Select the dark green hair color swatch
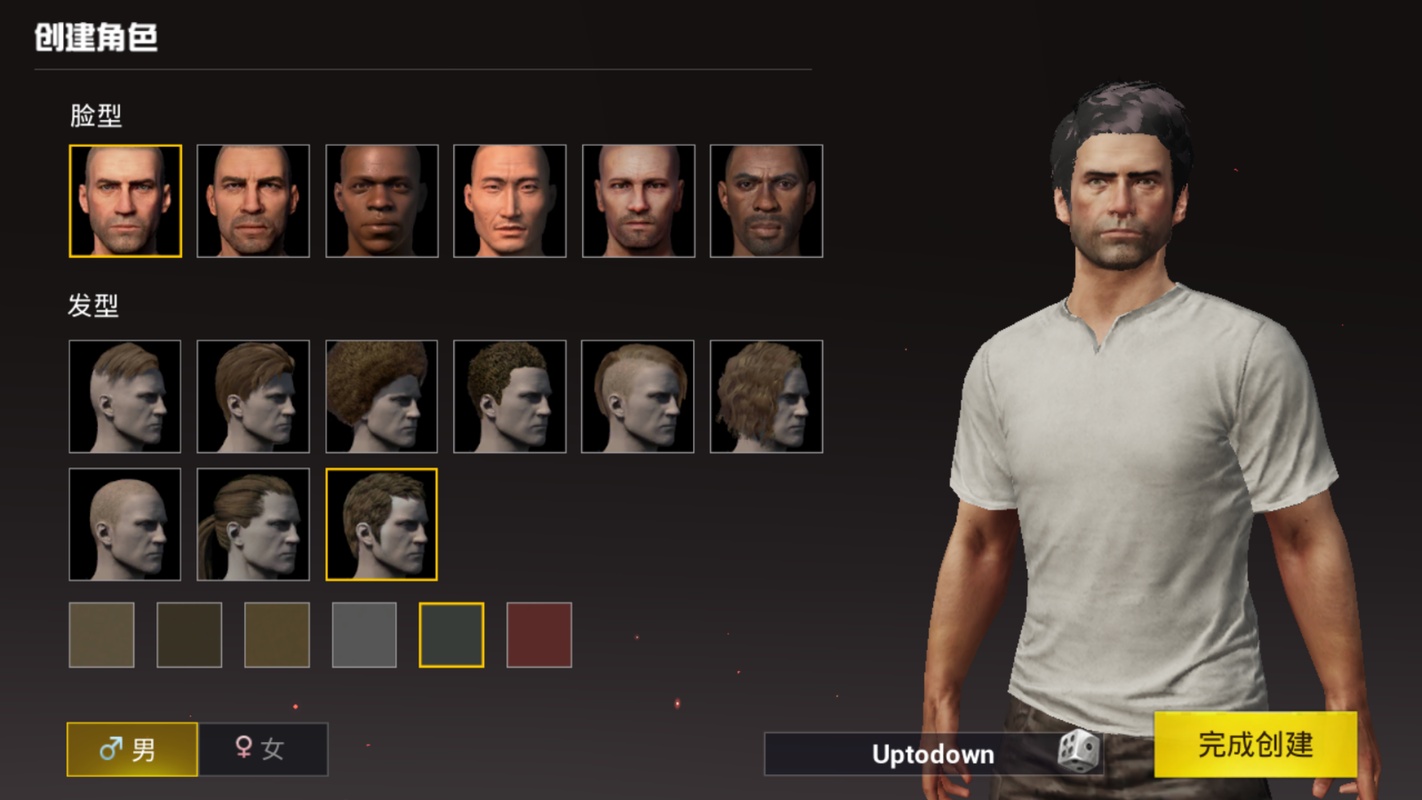 click(451, 635)
